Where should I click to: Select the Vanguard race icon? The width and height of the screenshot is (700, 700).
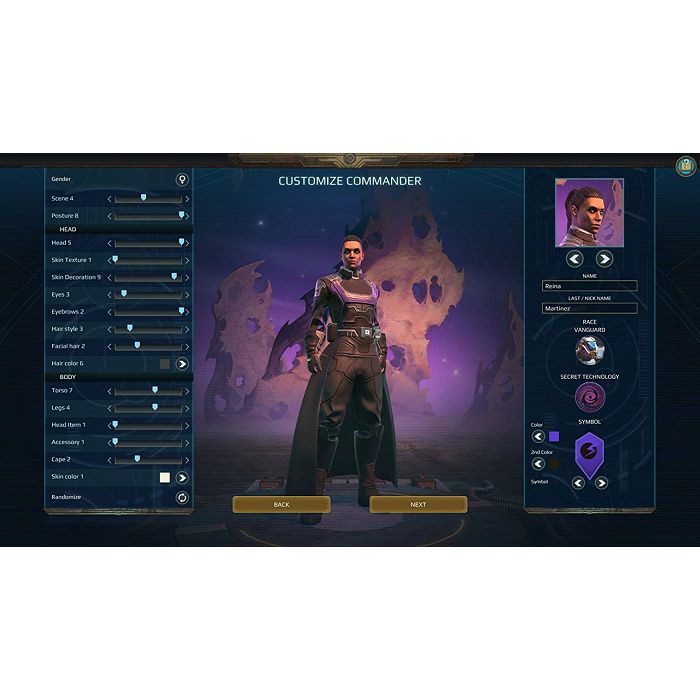(x=589, y=350)
